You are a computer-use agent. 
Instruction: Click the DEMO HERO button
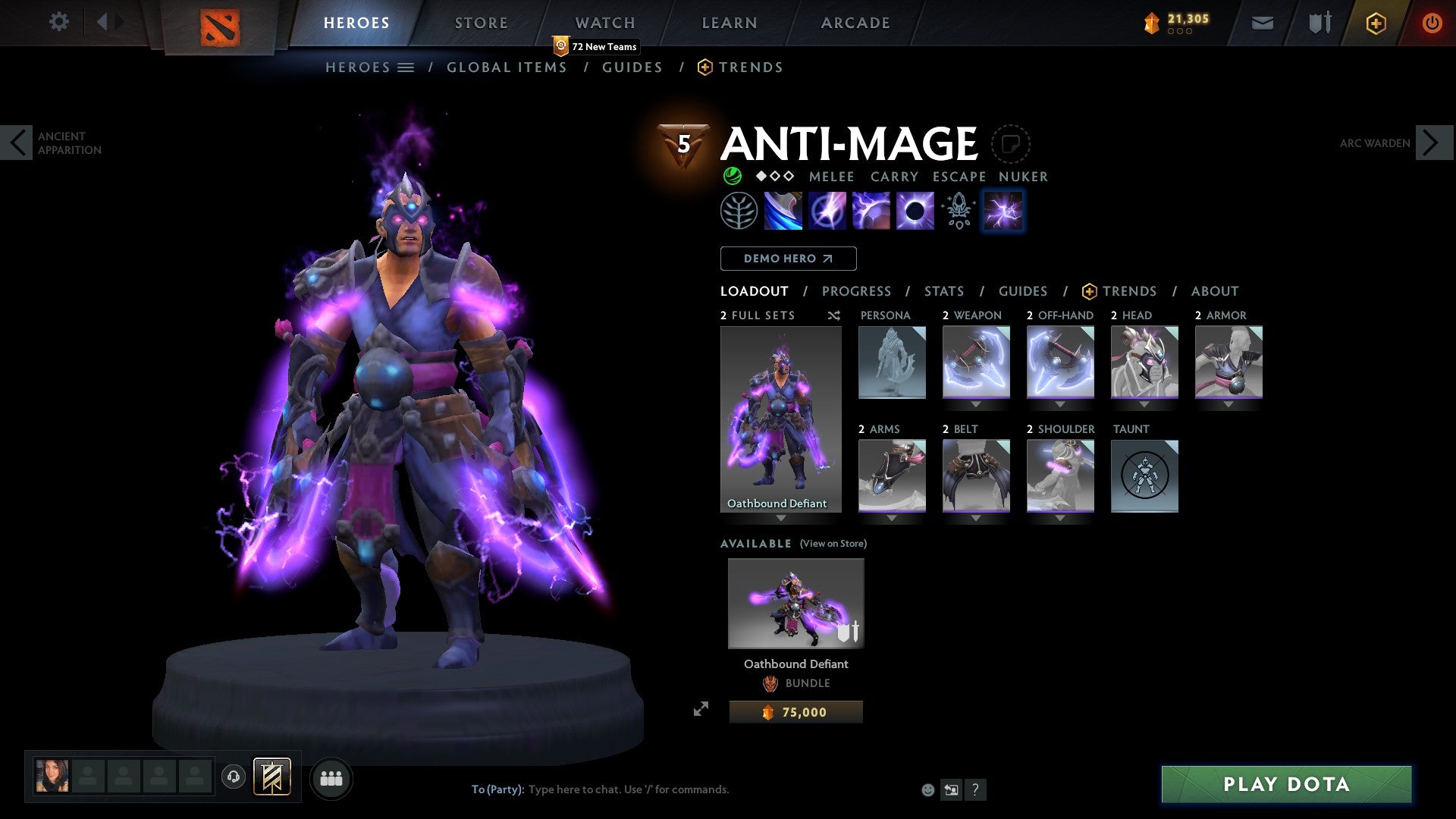click(788, 258)
